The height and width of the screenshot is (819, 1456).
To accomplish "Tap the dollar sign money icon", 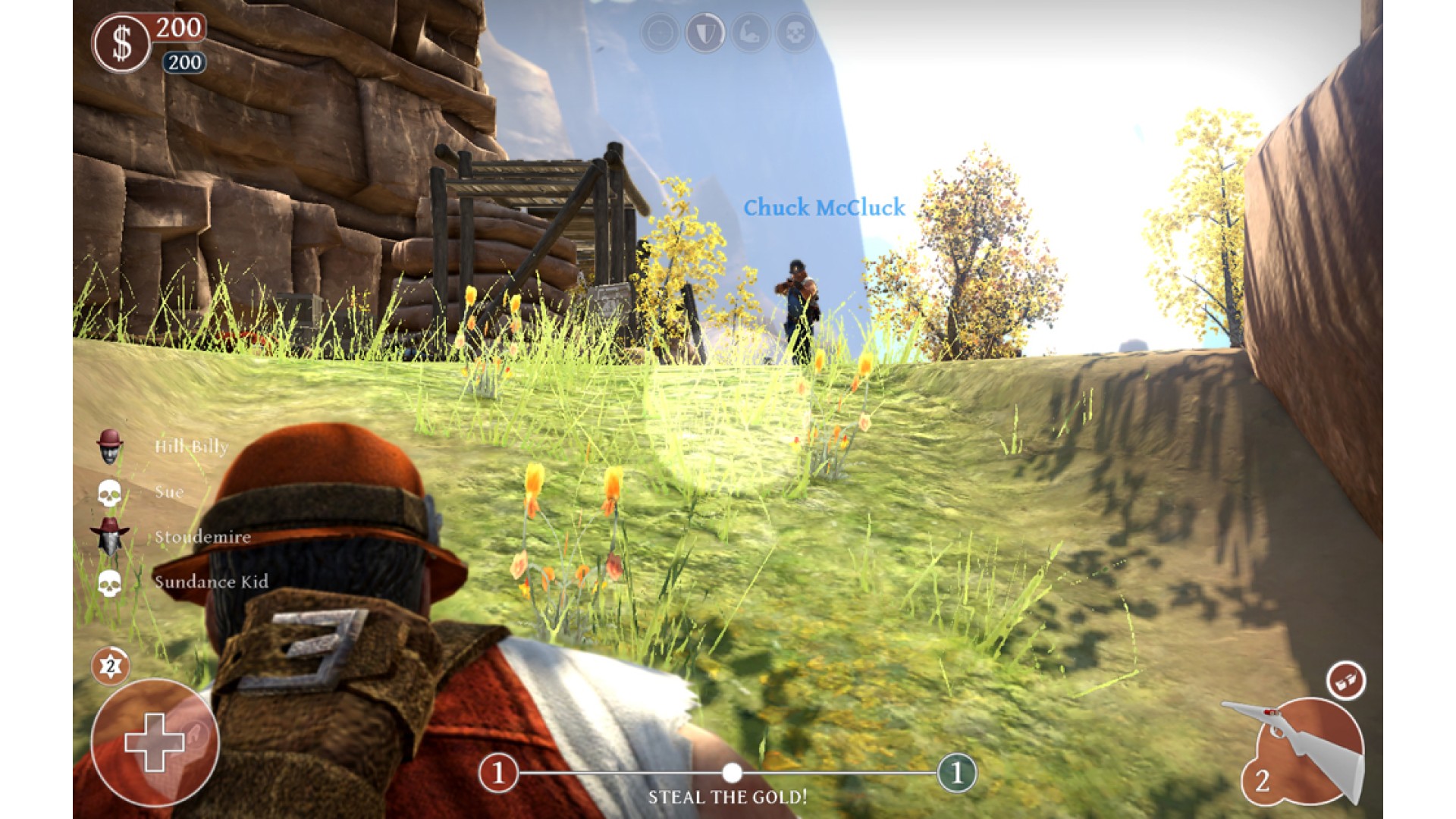I will pos(121,44).
